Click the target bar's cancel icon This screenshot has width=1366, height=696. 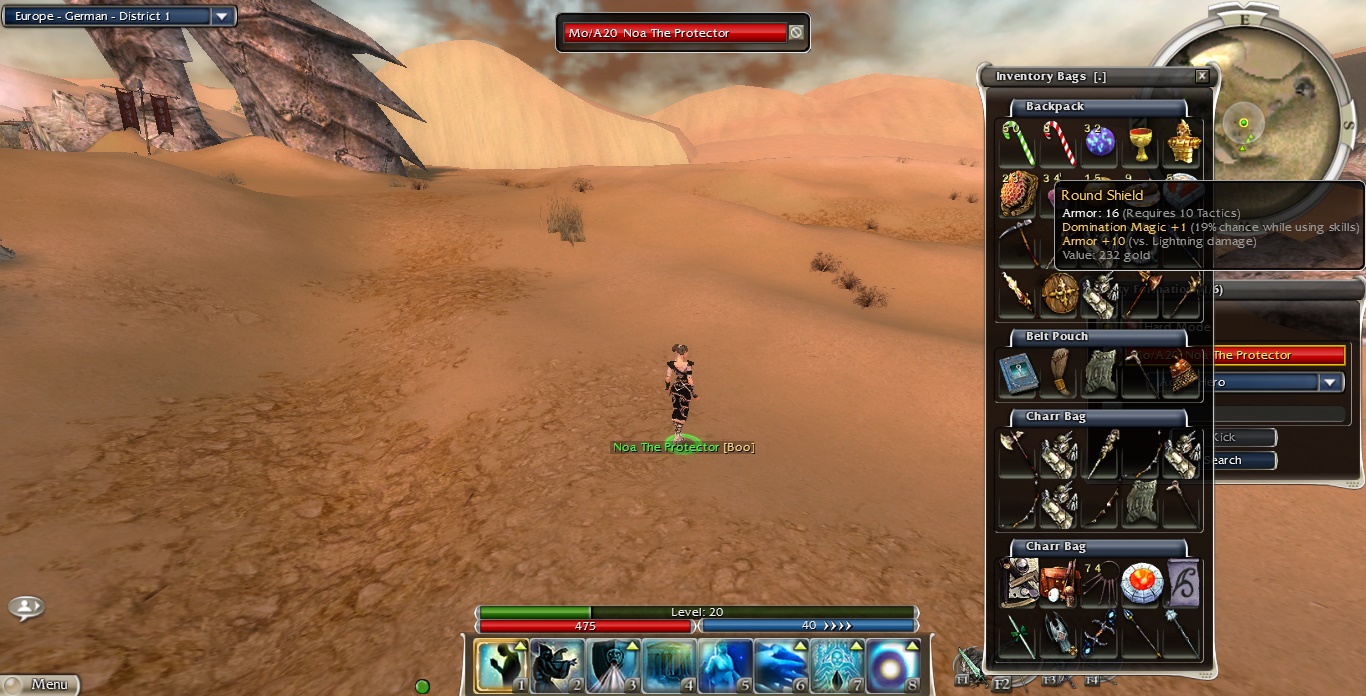click(x=796, y=33)
